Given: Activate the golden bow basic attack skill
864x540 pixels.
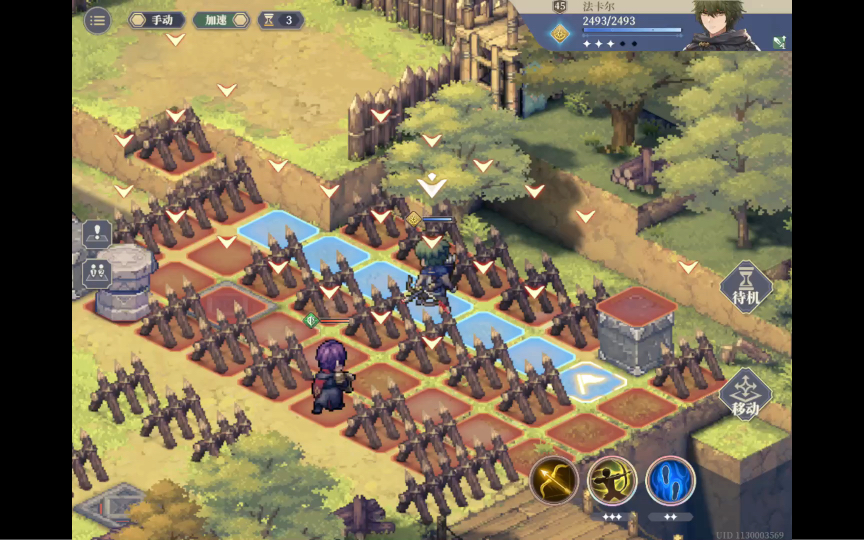Looking at the screenshot, I should click(554, 481).
